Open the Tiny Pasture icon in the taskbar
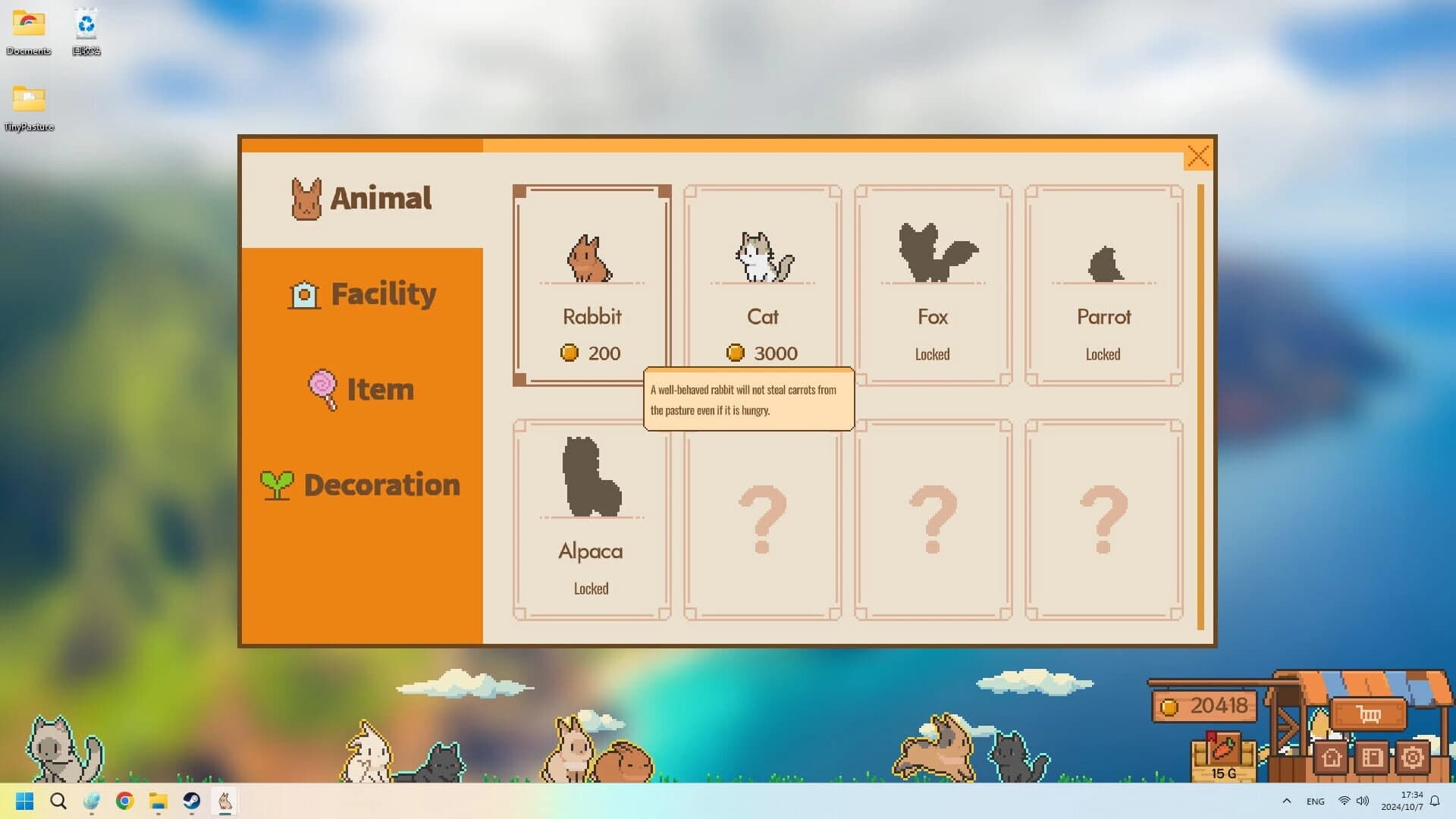1456x819 pixels. pyautogui.click(x=224, y=801)
